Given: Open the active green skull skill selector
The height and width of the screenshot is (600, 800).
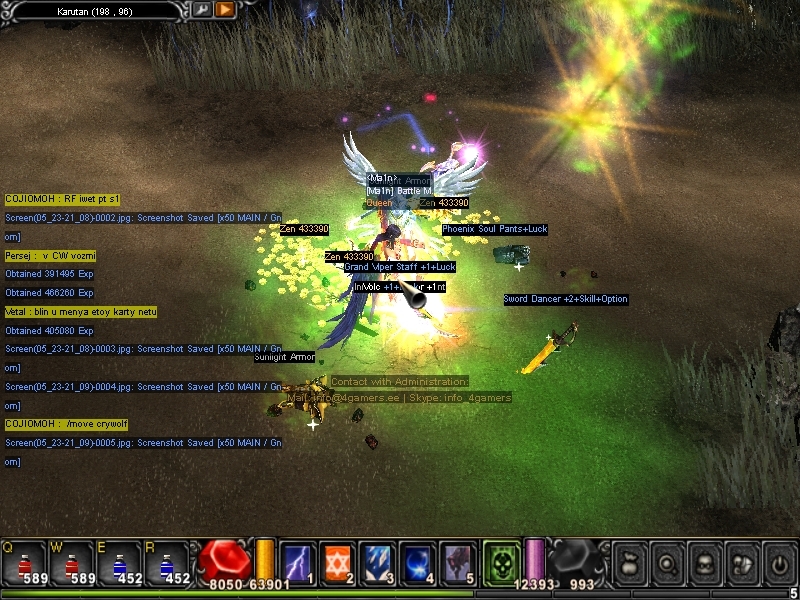Looking at the screenshot, I should 500,561.
